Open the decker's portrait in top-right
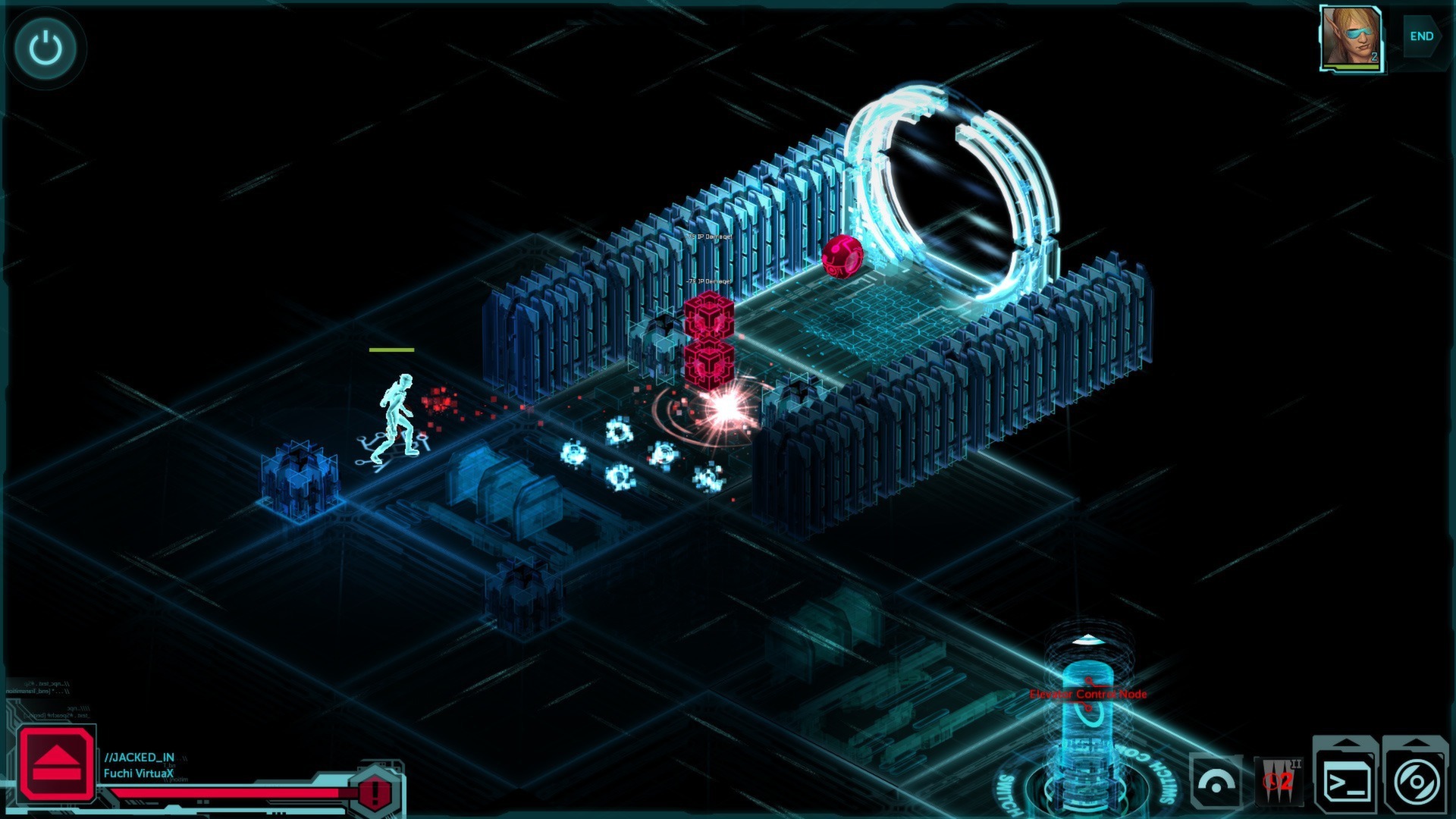 pyautogui.click(x=1350, y=38)
